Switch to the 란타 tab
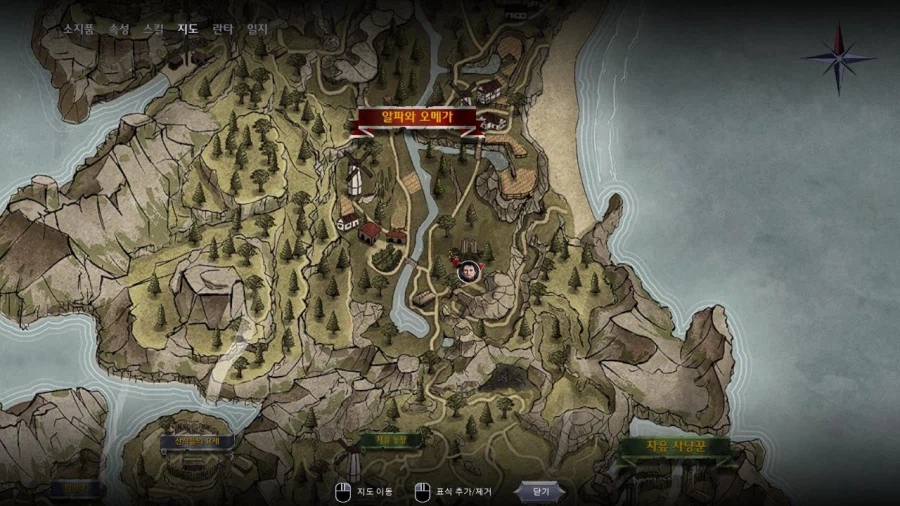The image size is (900, 506). pyautogui.click(x=223, y=29)
